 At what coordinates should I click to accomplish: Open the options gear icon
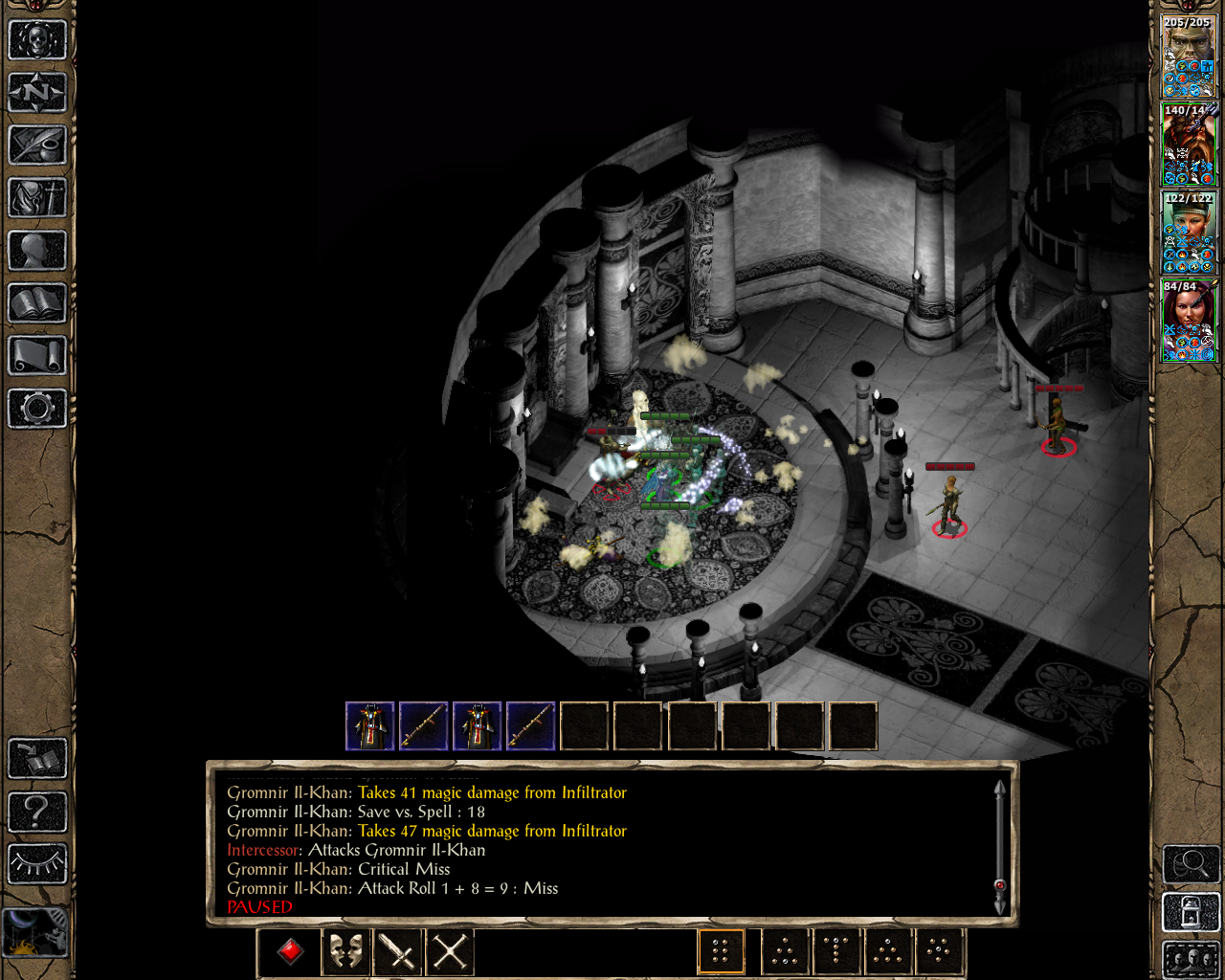(38, 409)
